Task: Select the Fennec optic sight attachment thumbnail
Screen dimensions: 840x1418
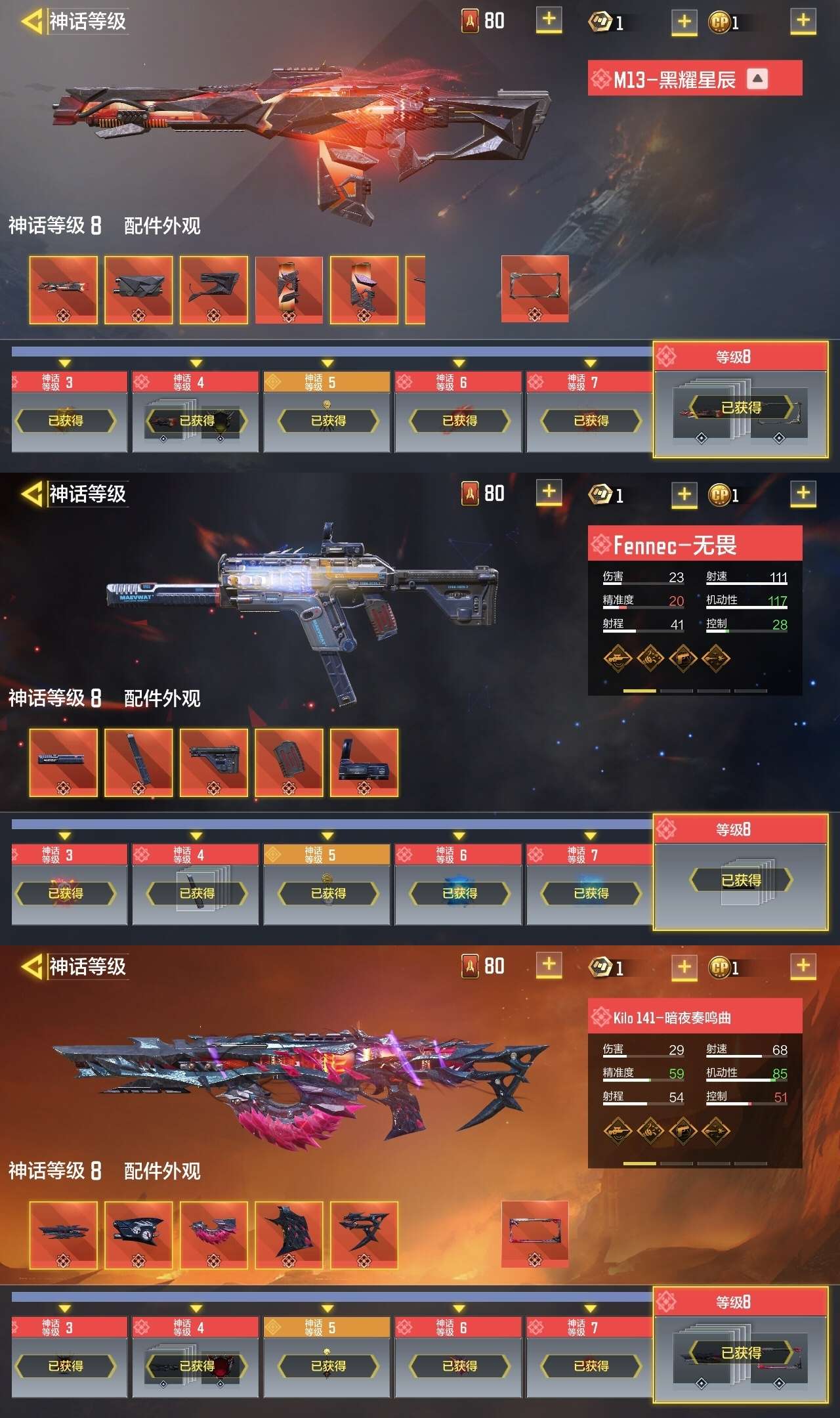Action: tap(364, 762)
